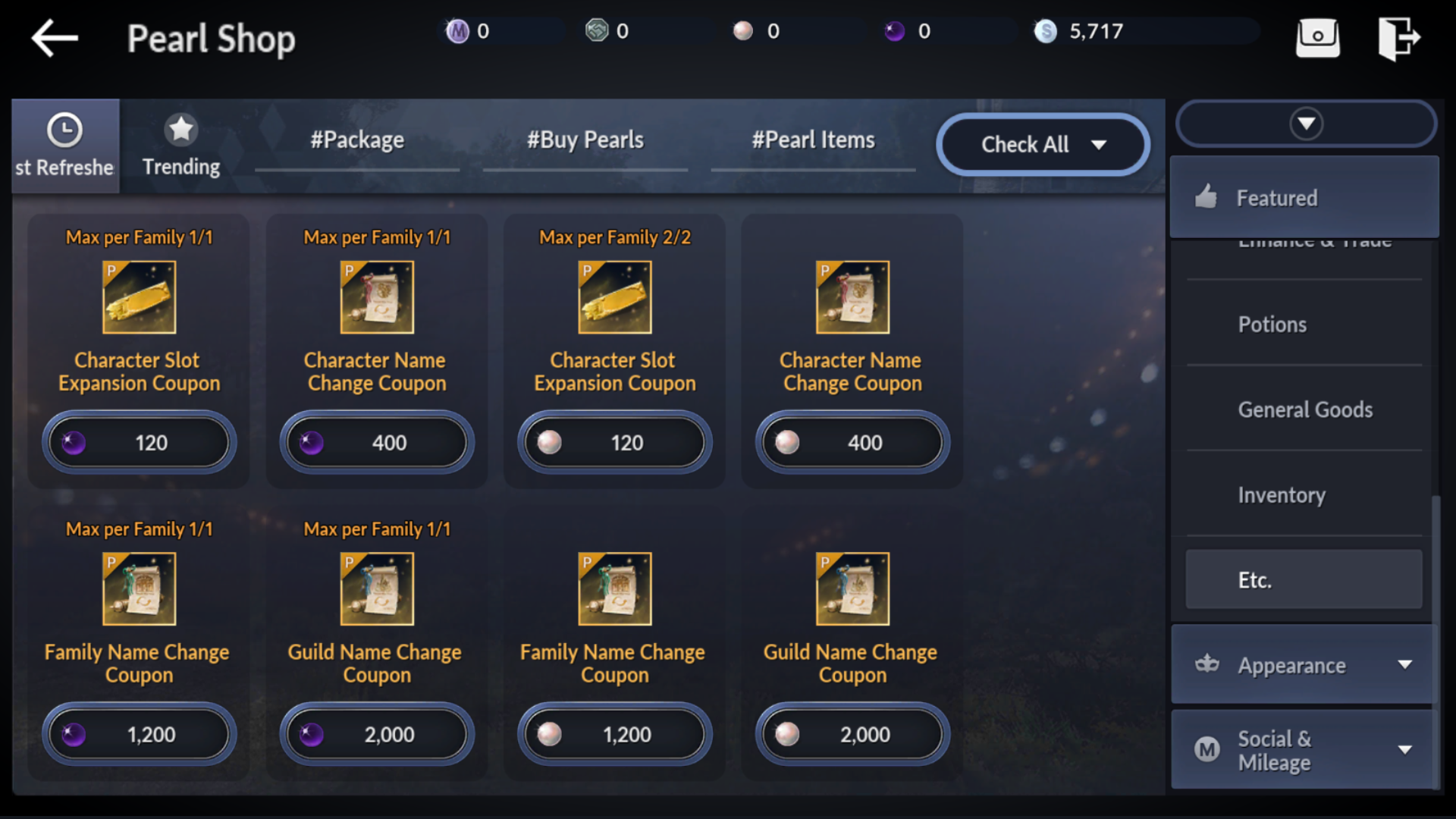
Task: Open the Check All dropdown
Action: tap(1043, 144)
